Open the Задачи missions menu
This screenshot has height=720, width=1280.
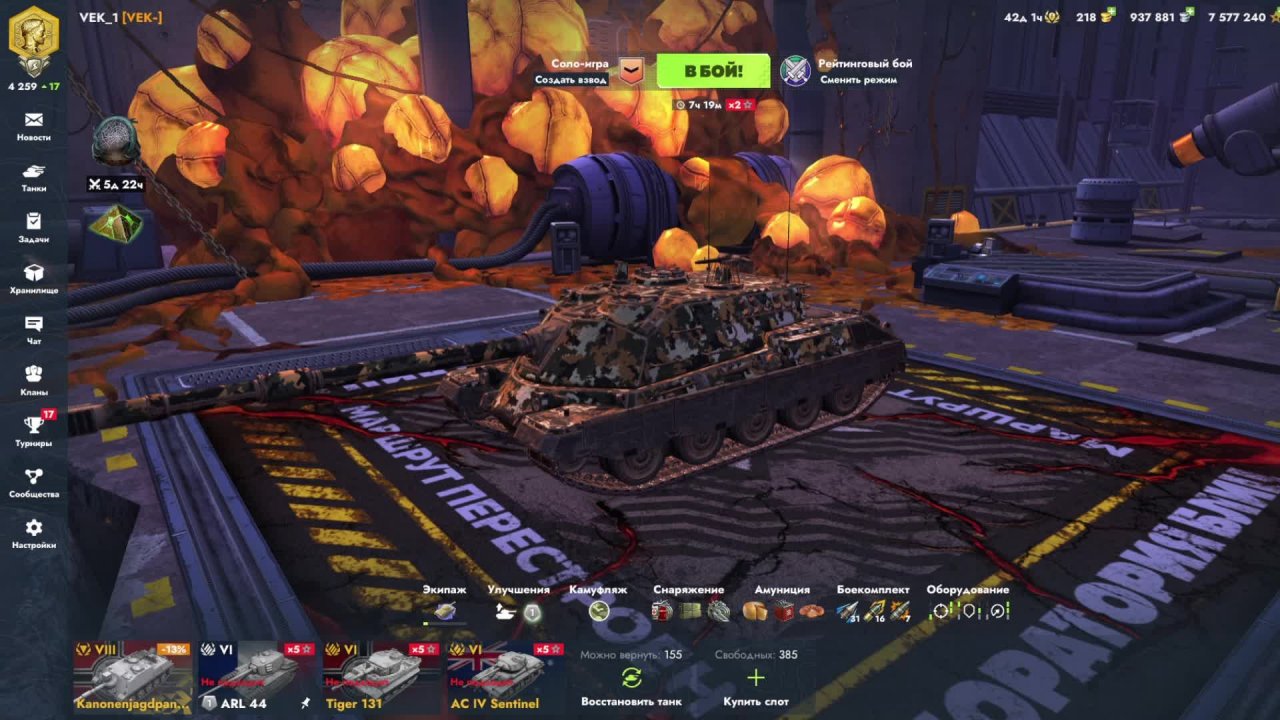(34, 228)
